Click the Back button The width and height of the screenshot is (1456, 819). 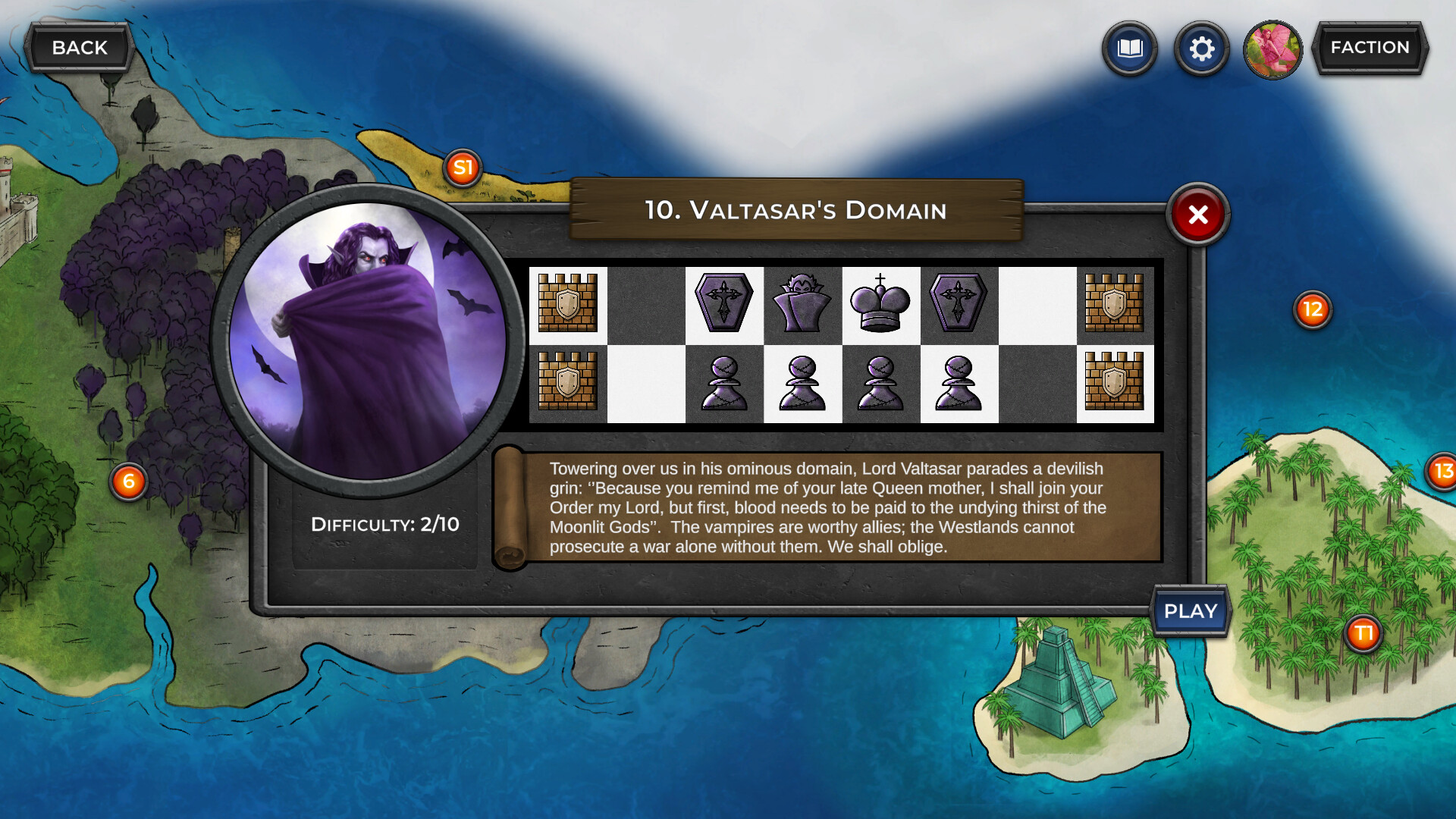tap(78, 47)
